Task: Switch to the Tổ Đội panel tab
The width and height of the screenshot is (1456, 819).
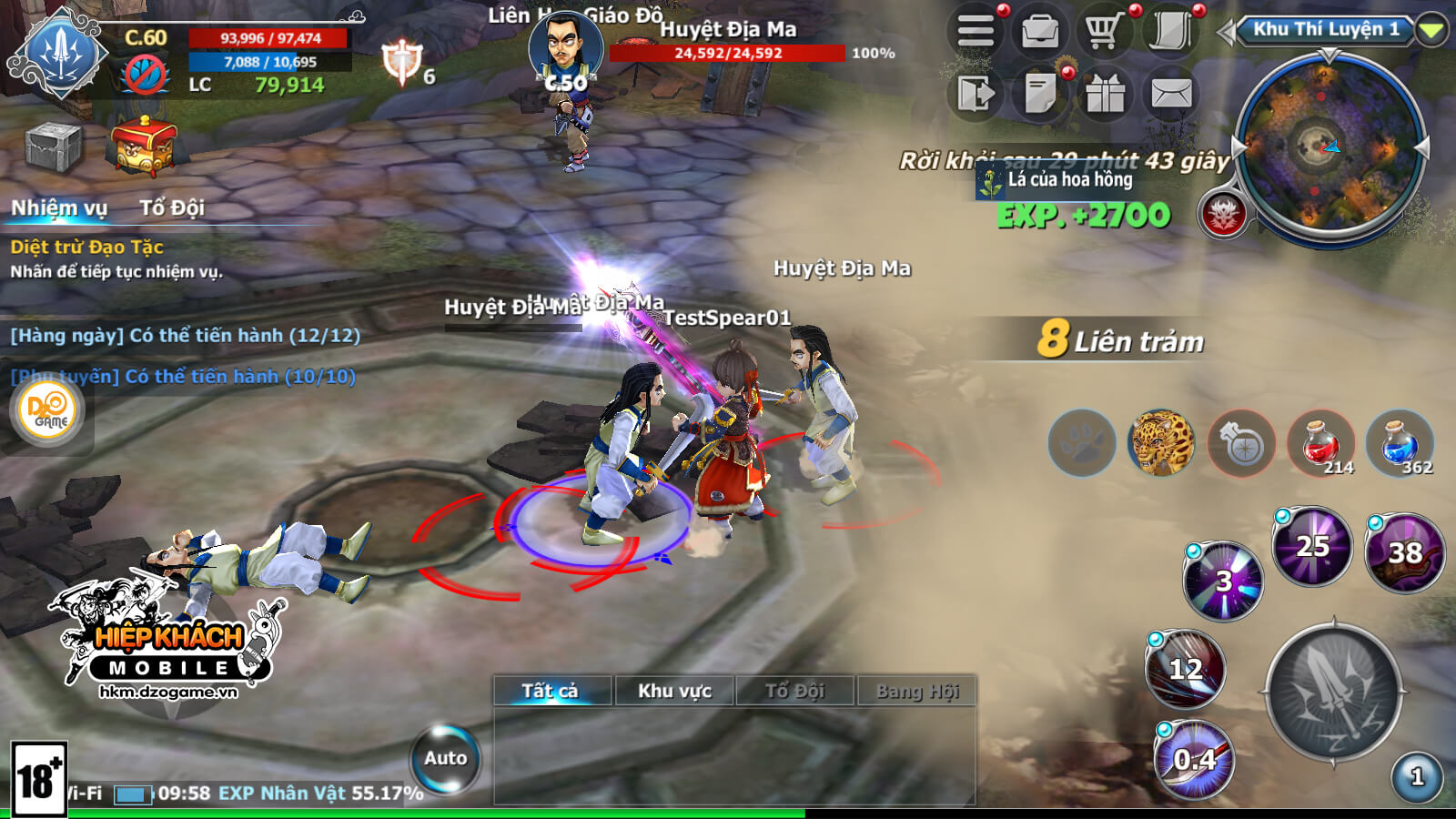Action: [171, 208]
